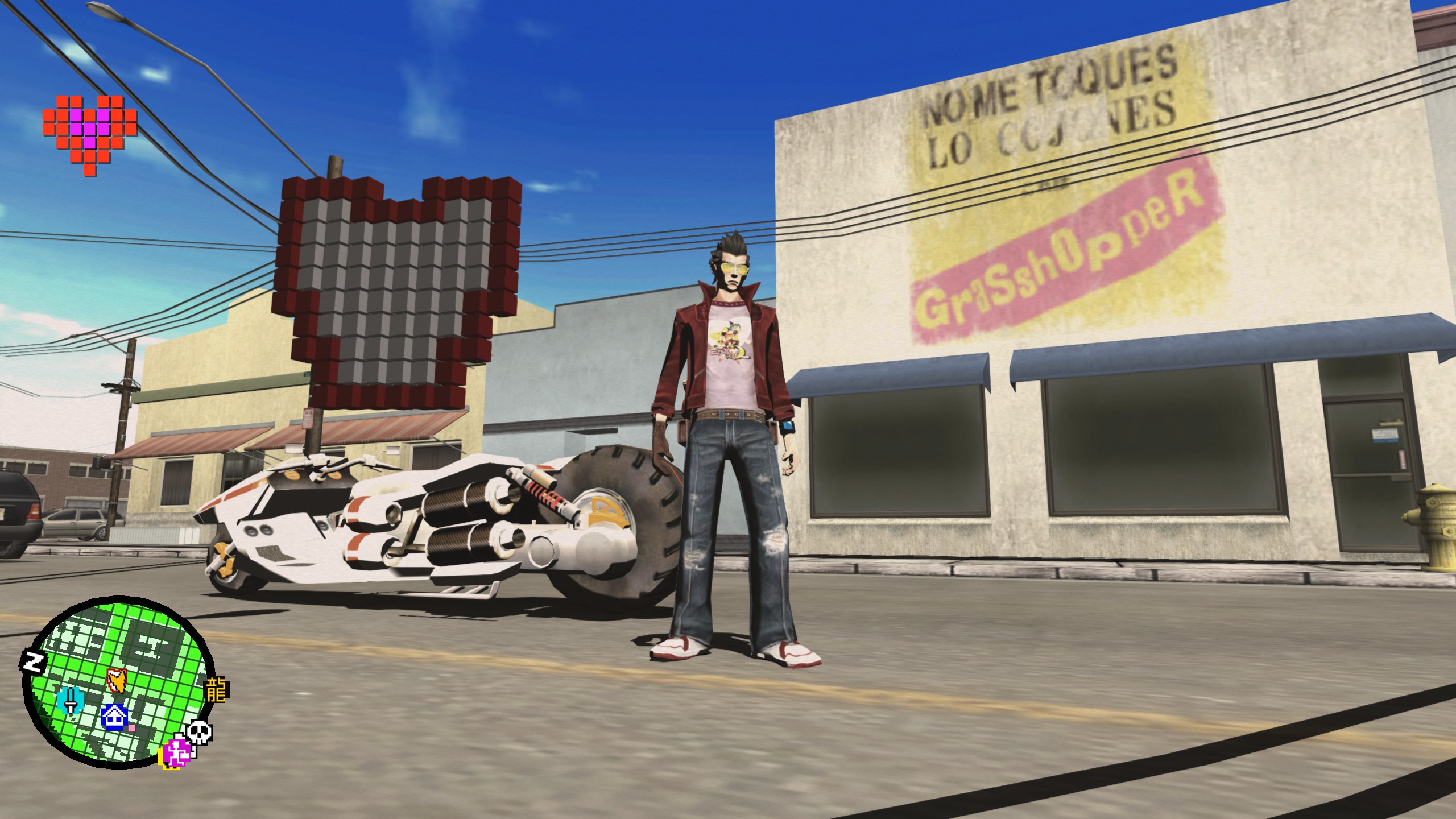Select the blue house marker on minimap
The image size is (1456, 819).
click(115, 717)
